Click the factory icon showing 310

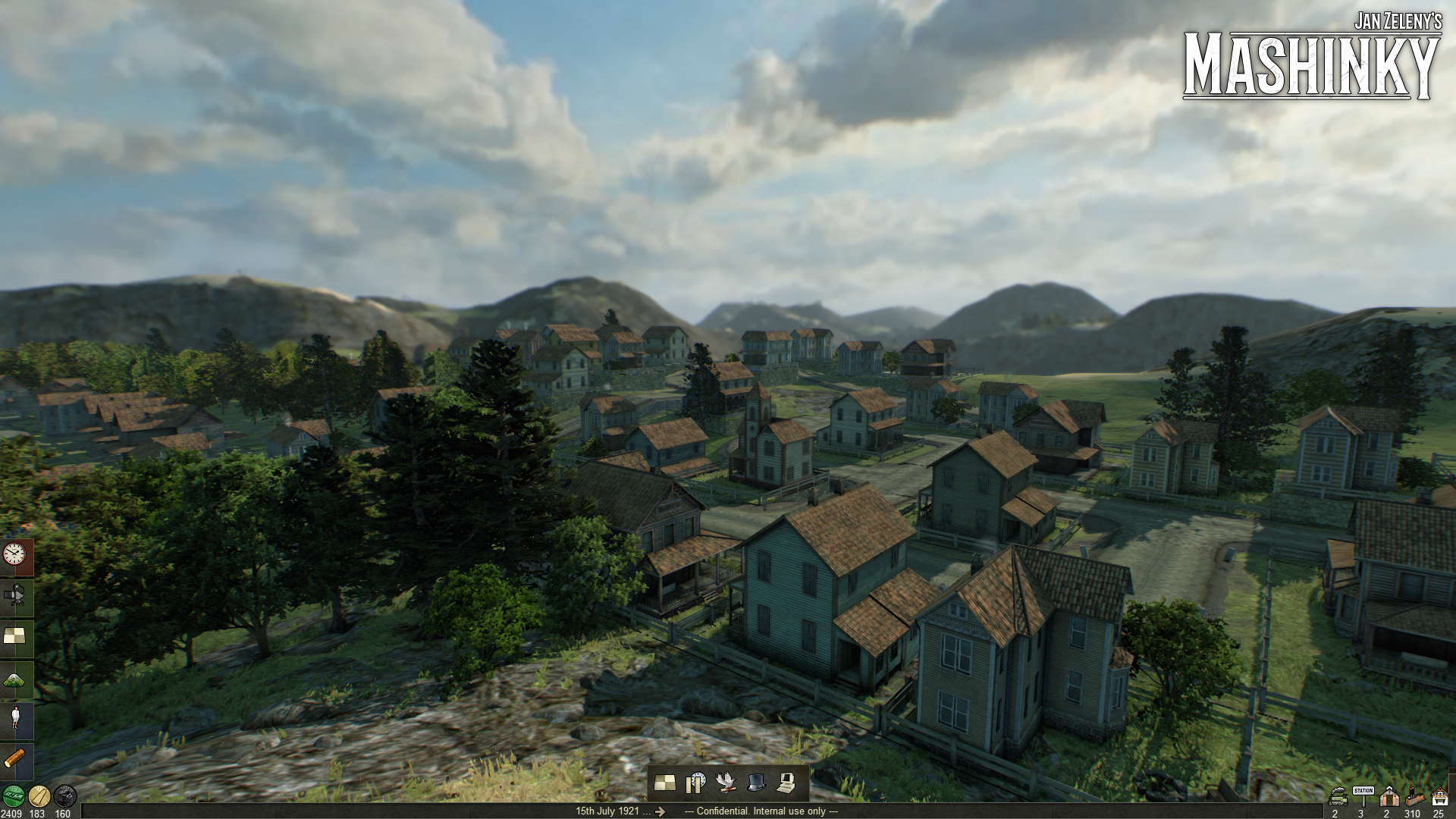[x=1415, y=798]
